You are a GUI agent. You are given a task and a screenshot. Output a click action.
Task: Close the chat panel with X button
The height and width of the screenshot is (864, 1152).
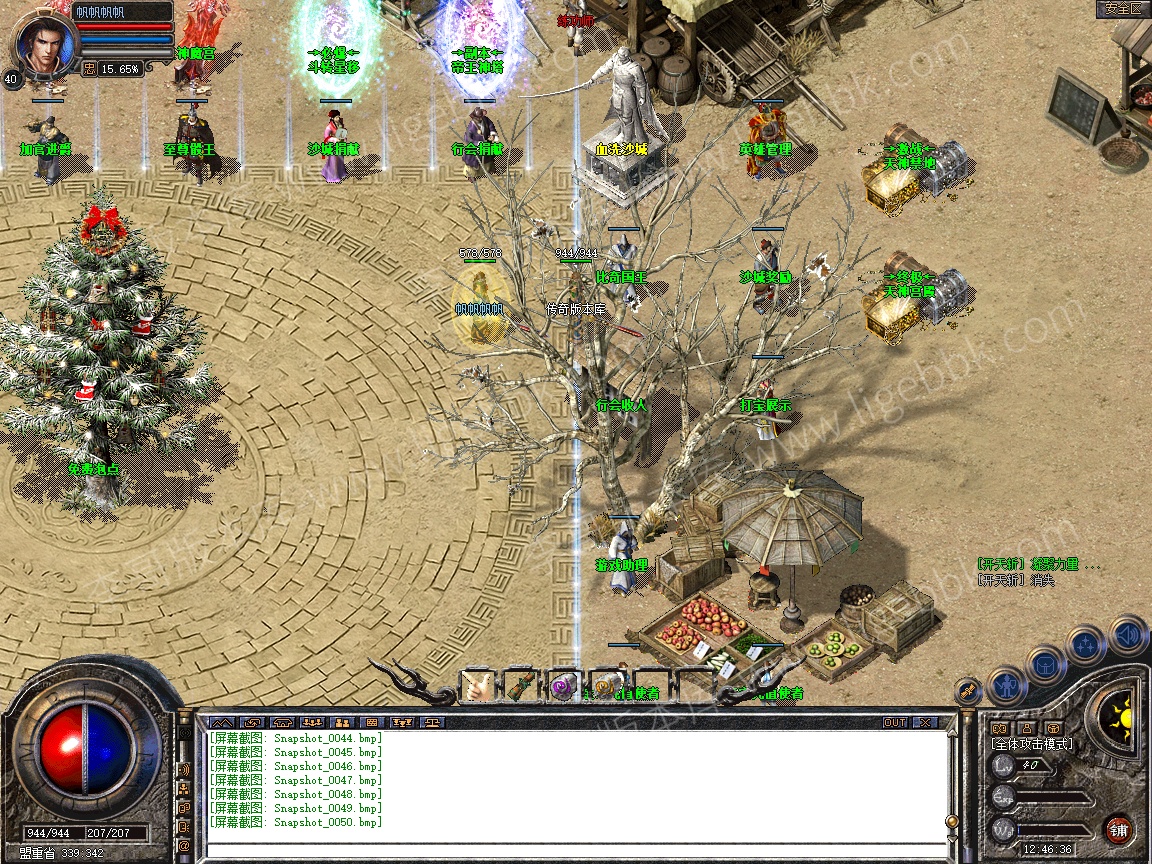(x=925, y=722)
